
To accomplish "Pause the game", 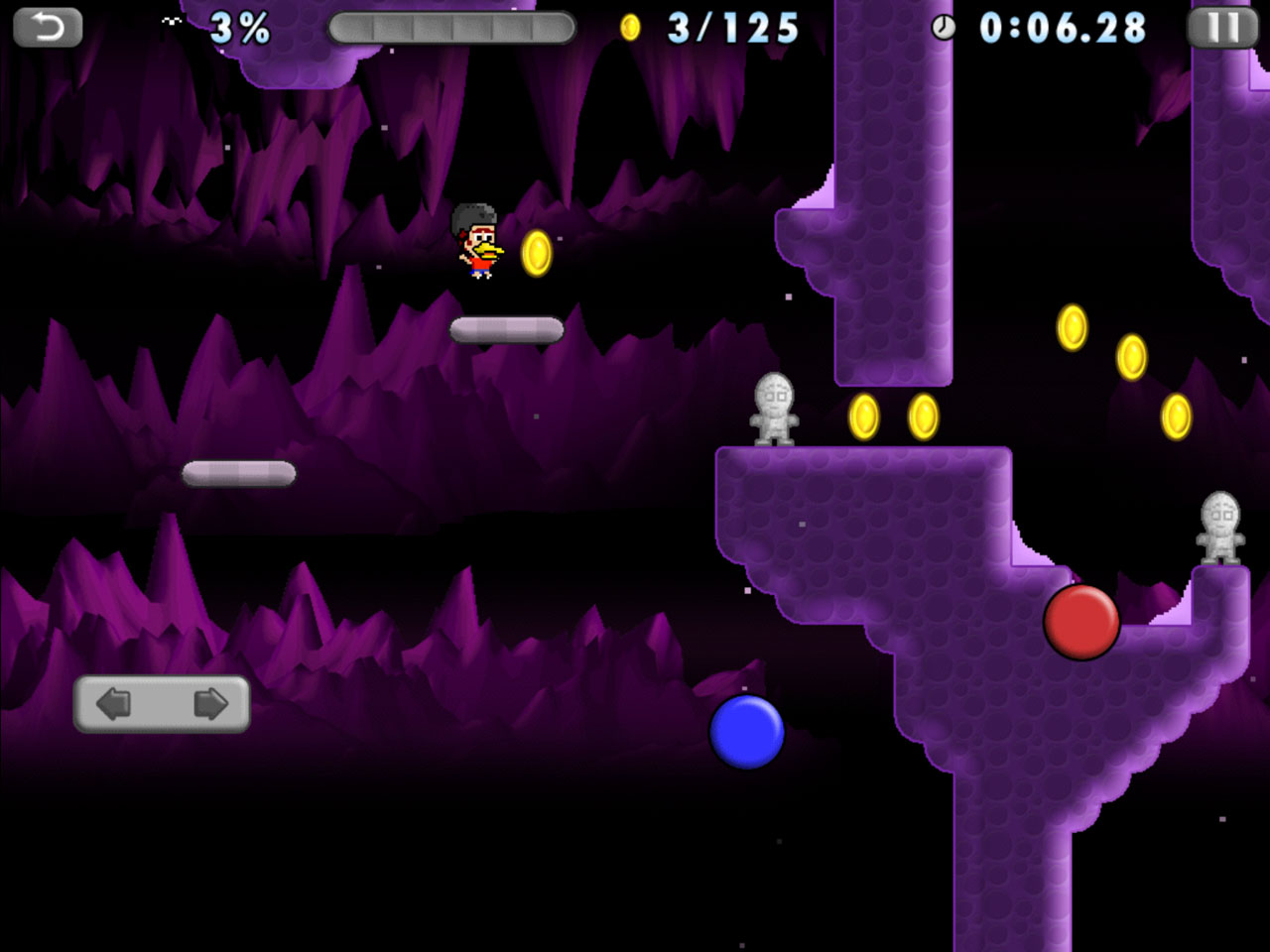I will (x=1221, y=28).
